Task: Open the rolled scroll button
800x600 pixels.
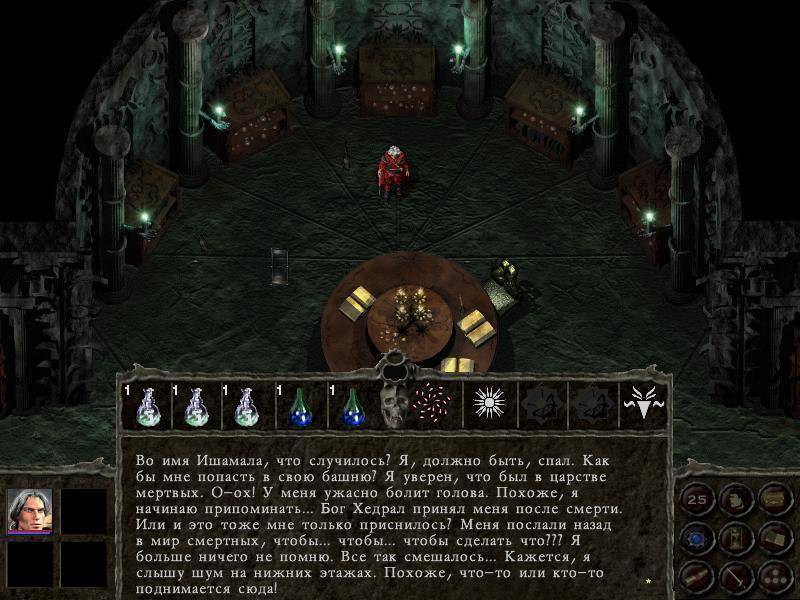Action: click(x=697, y=576)
